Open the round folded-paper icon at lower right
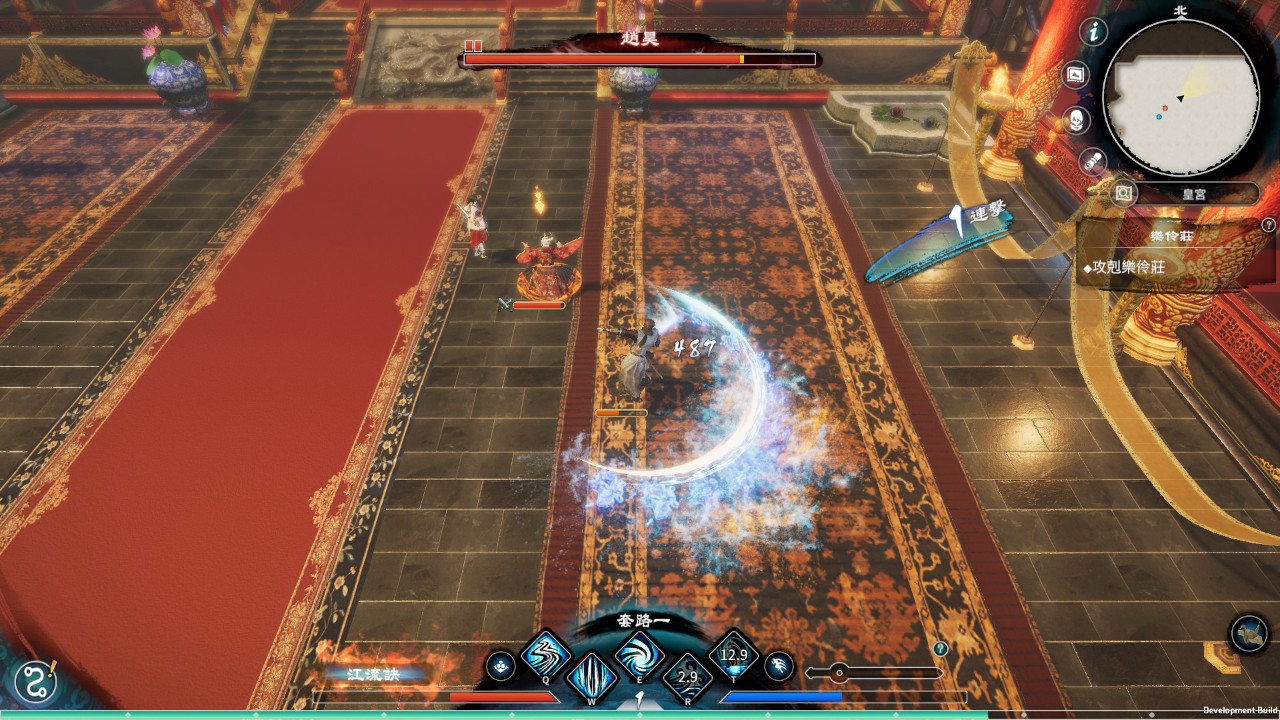The width and height of the screenshot is (1280, 720). (1249, 633)
